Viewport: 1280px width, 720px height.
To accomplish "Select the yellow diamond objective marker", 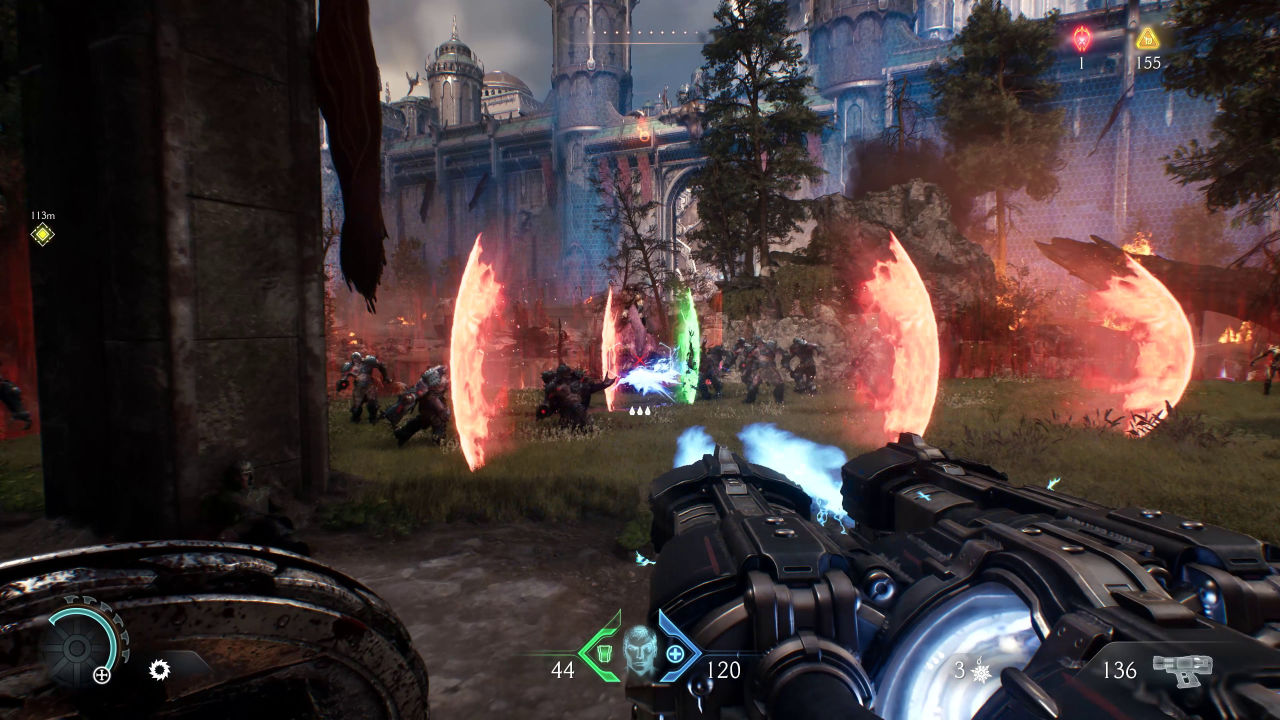I will (42, 235).
